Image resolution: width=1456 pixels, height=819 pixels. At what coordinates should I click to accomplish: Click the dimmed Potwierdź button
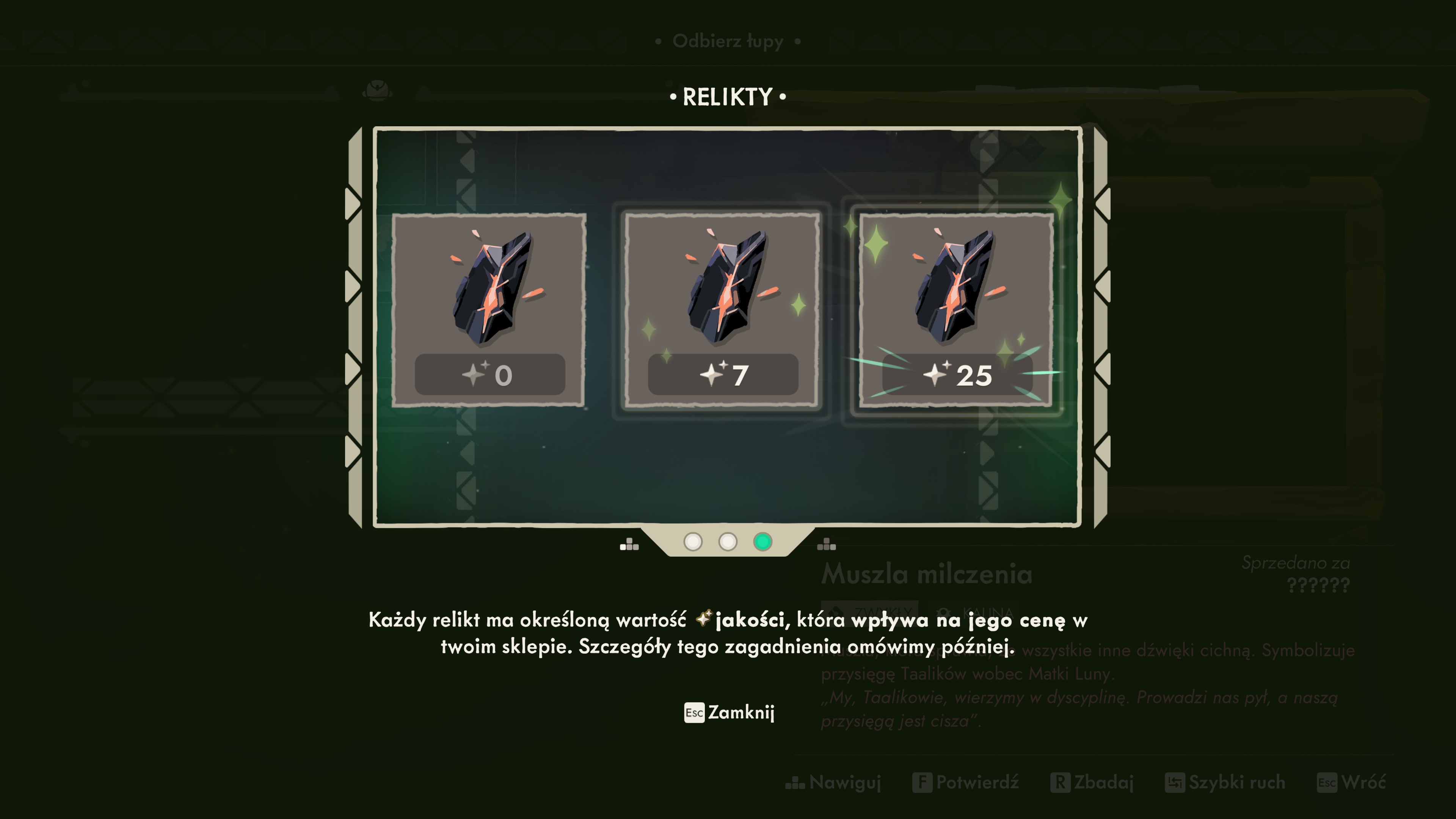966,783
